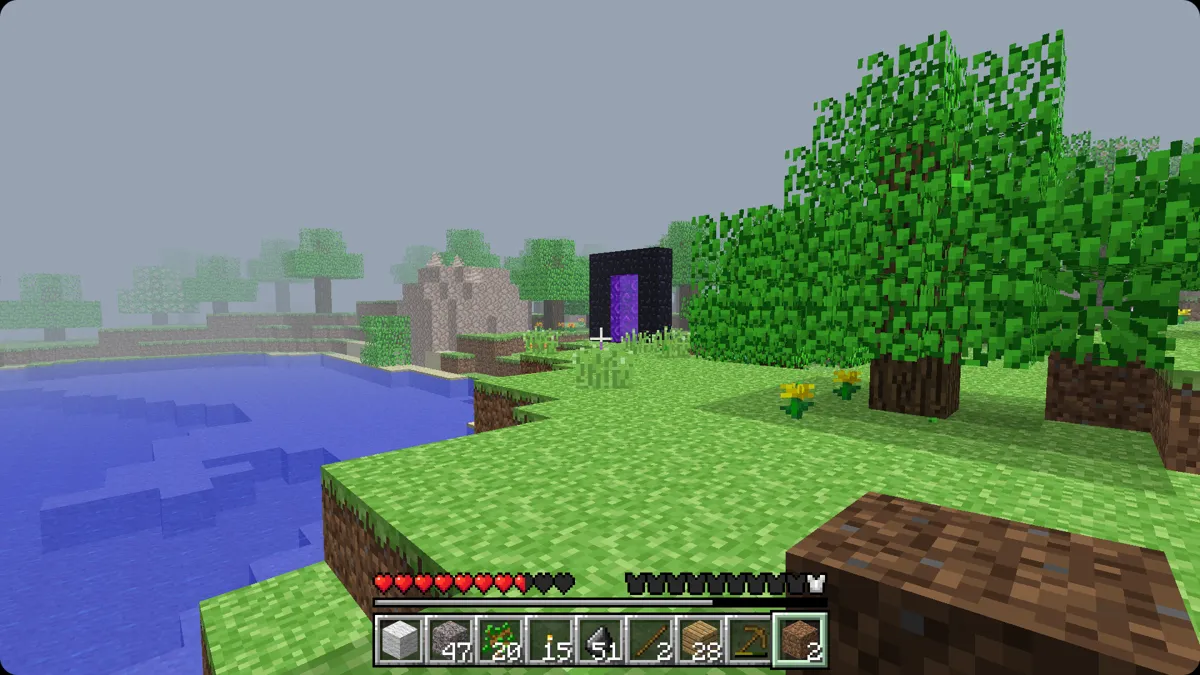Select the torch stack of 15
The image size is (1200, 675).
[549, 640]
